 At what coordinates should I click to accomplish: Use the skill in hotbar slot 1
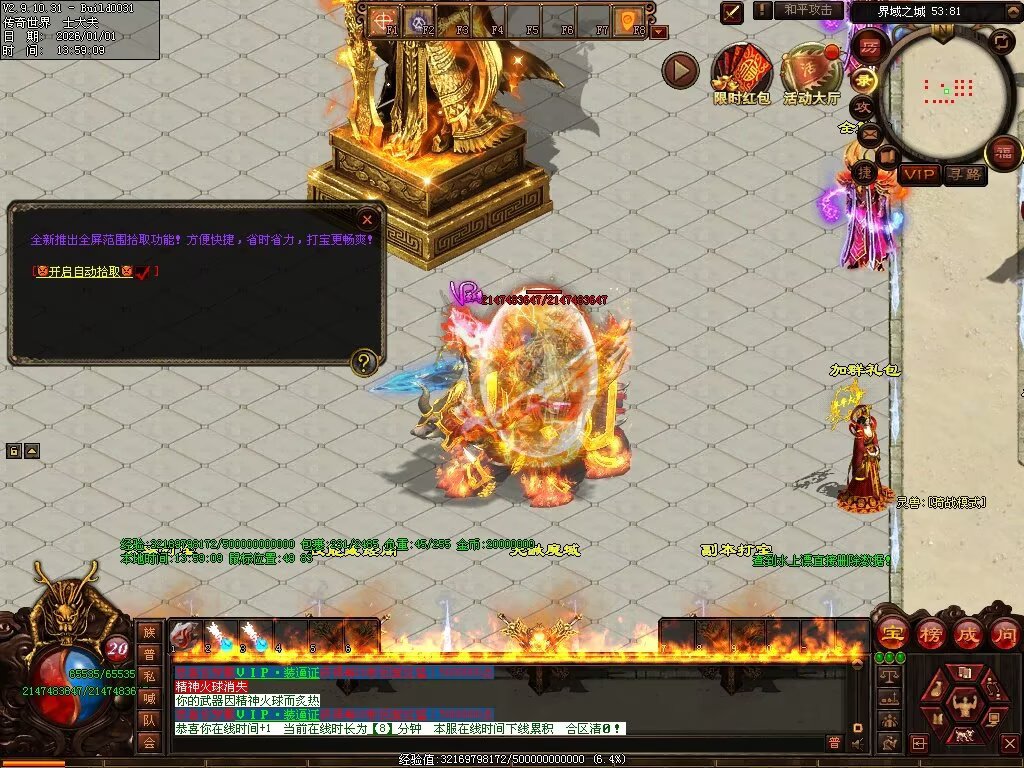click(x=186, y=634)
